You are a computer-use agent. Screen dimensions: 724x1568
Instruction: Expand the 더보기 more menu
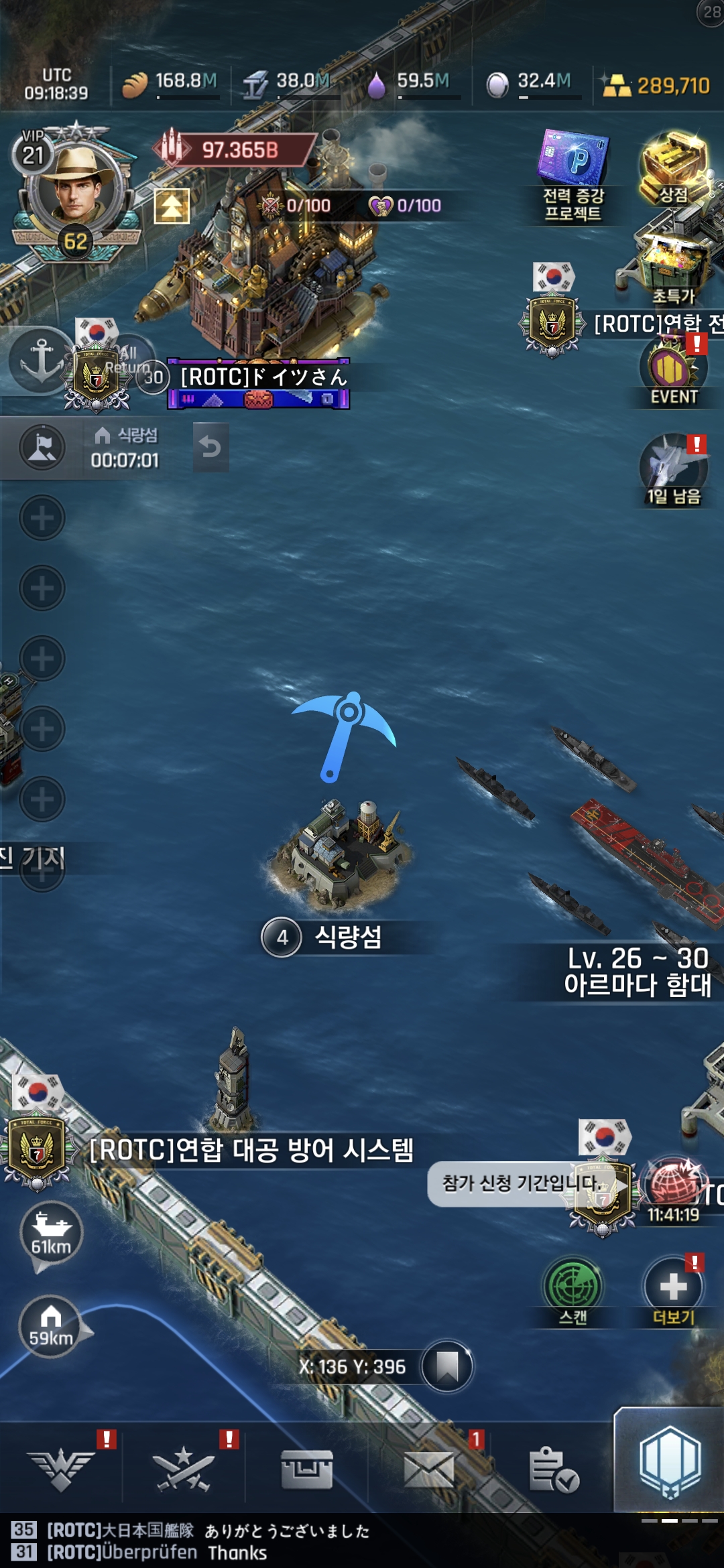tap(673, 1290)
